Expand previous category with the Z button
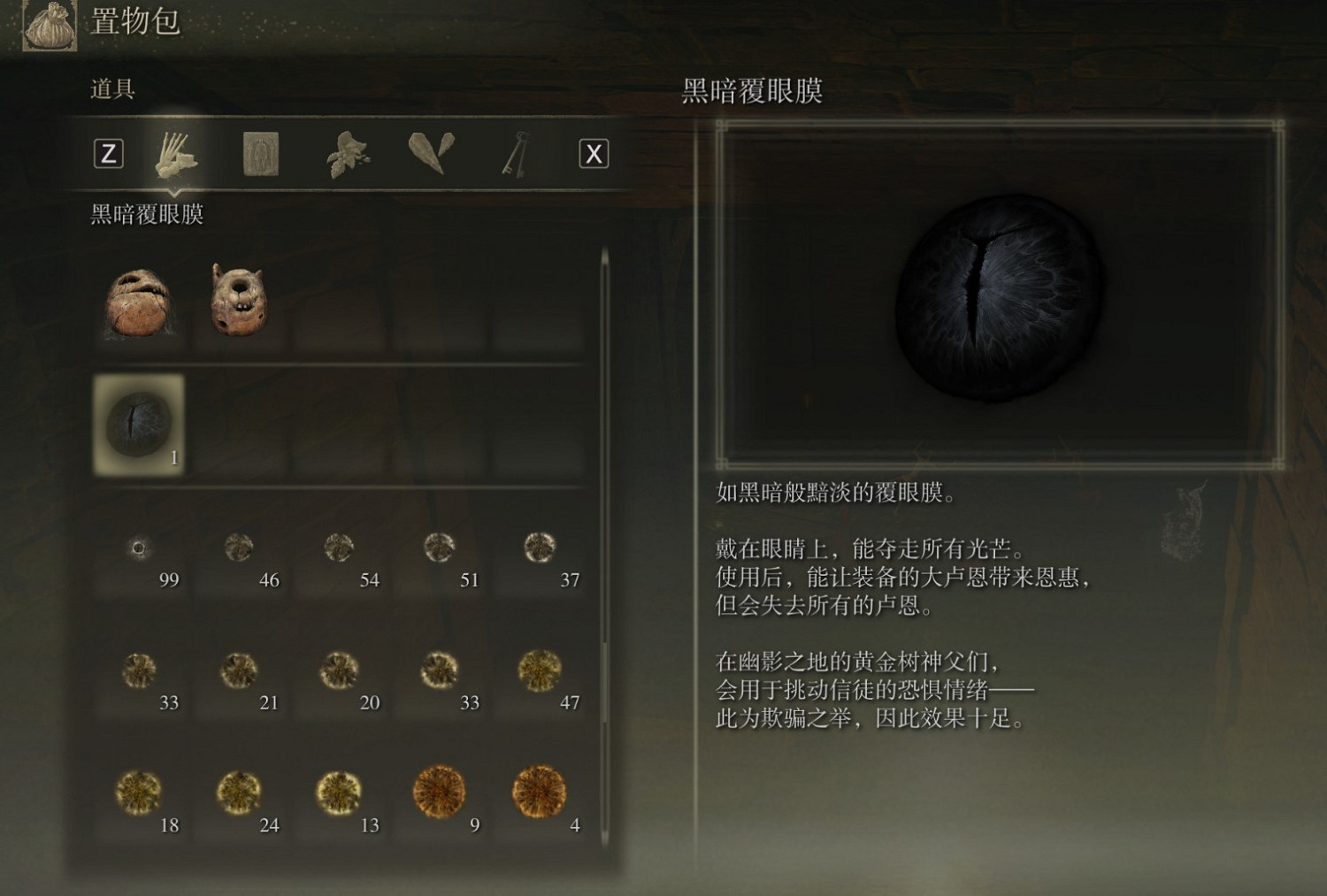 point(110,153)
